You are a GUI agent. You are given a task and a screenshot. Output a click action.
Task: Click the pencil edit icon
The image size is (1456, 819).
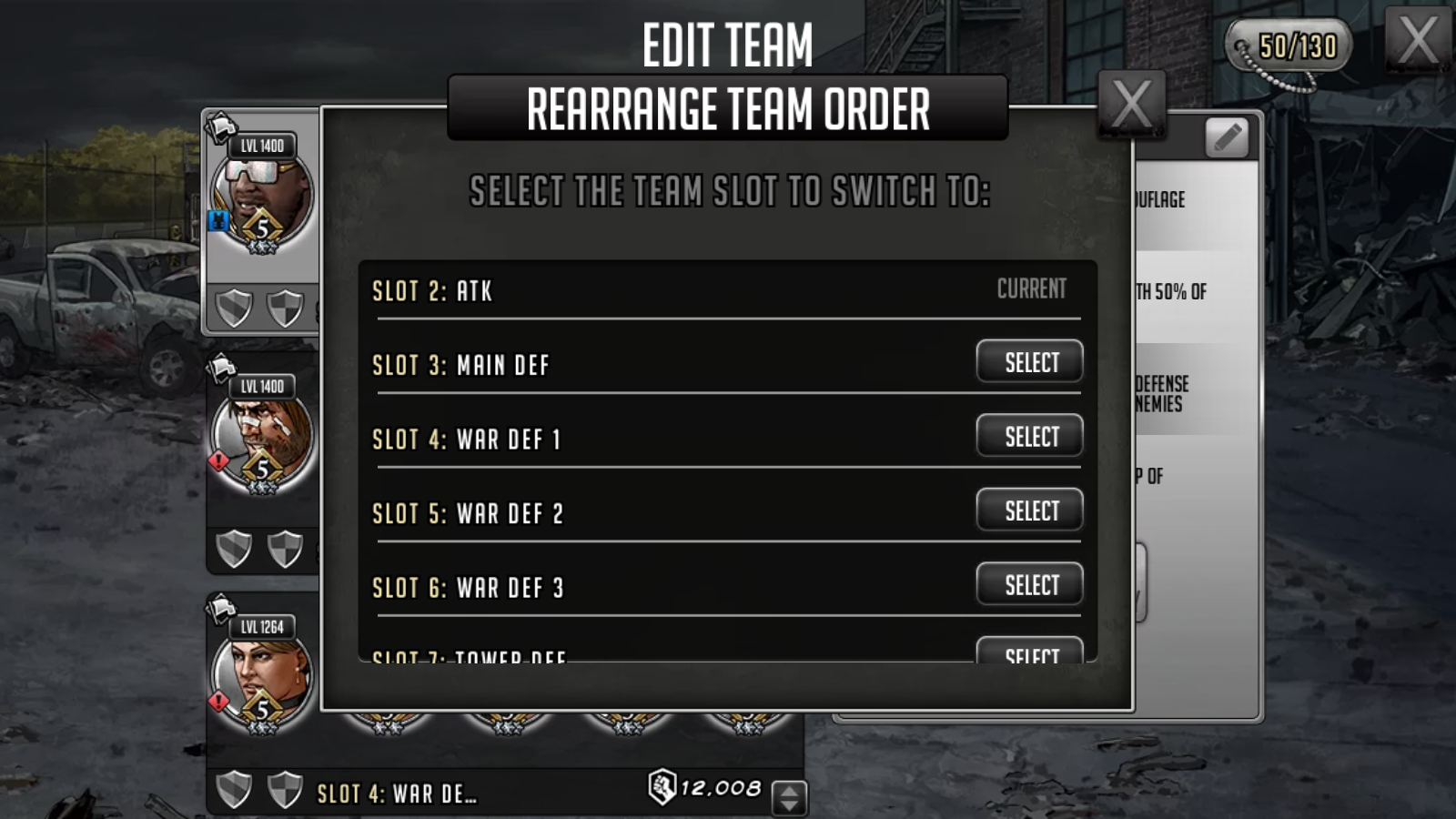[1227, 138]
